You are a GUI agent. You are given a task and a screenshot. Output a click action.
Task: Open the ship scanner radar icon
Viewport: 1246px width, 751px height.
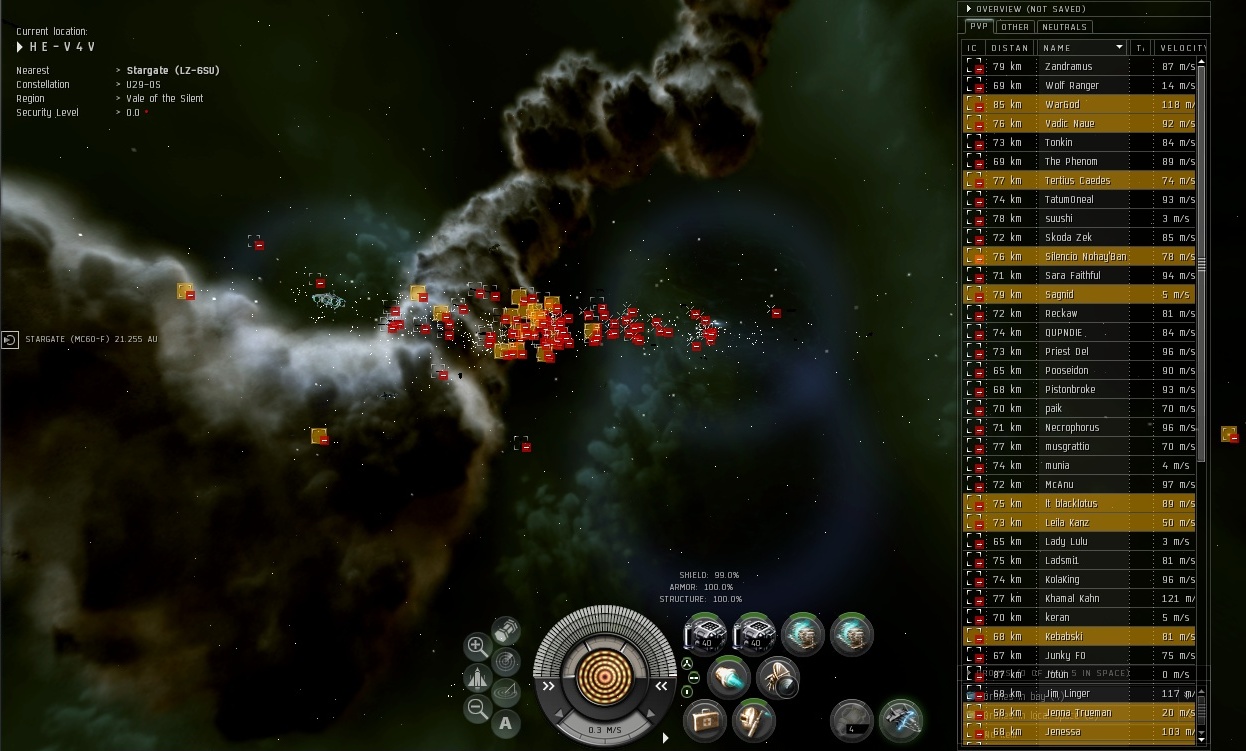506,661
